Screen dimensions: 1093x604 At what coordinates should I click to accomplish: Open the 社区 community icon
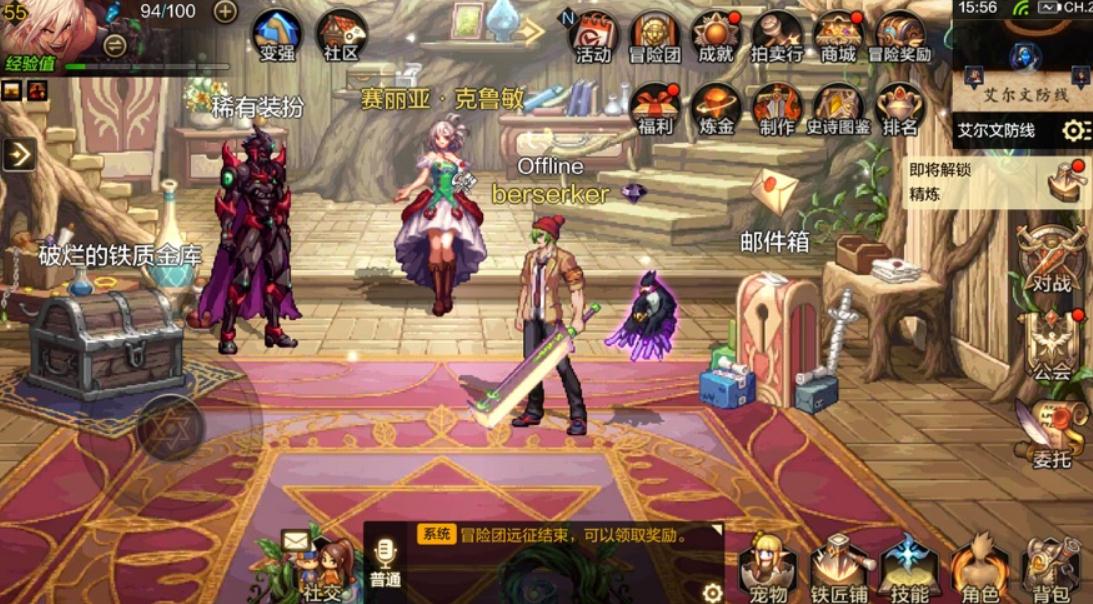click(x=341, y=36)
